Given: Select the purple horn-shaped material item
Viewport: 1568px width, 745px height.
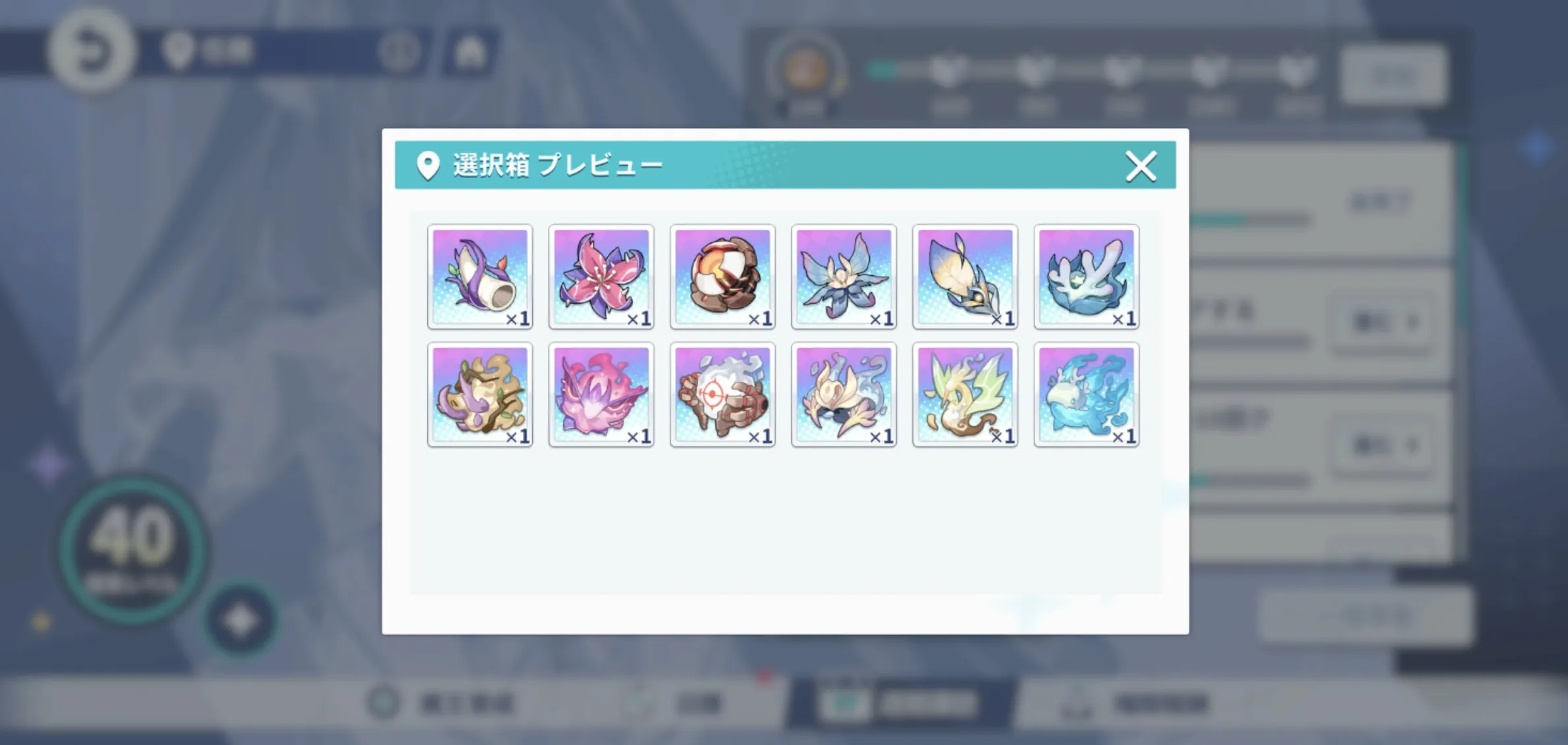Looking at the screenshot, I should (480, 277).
